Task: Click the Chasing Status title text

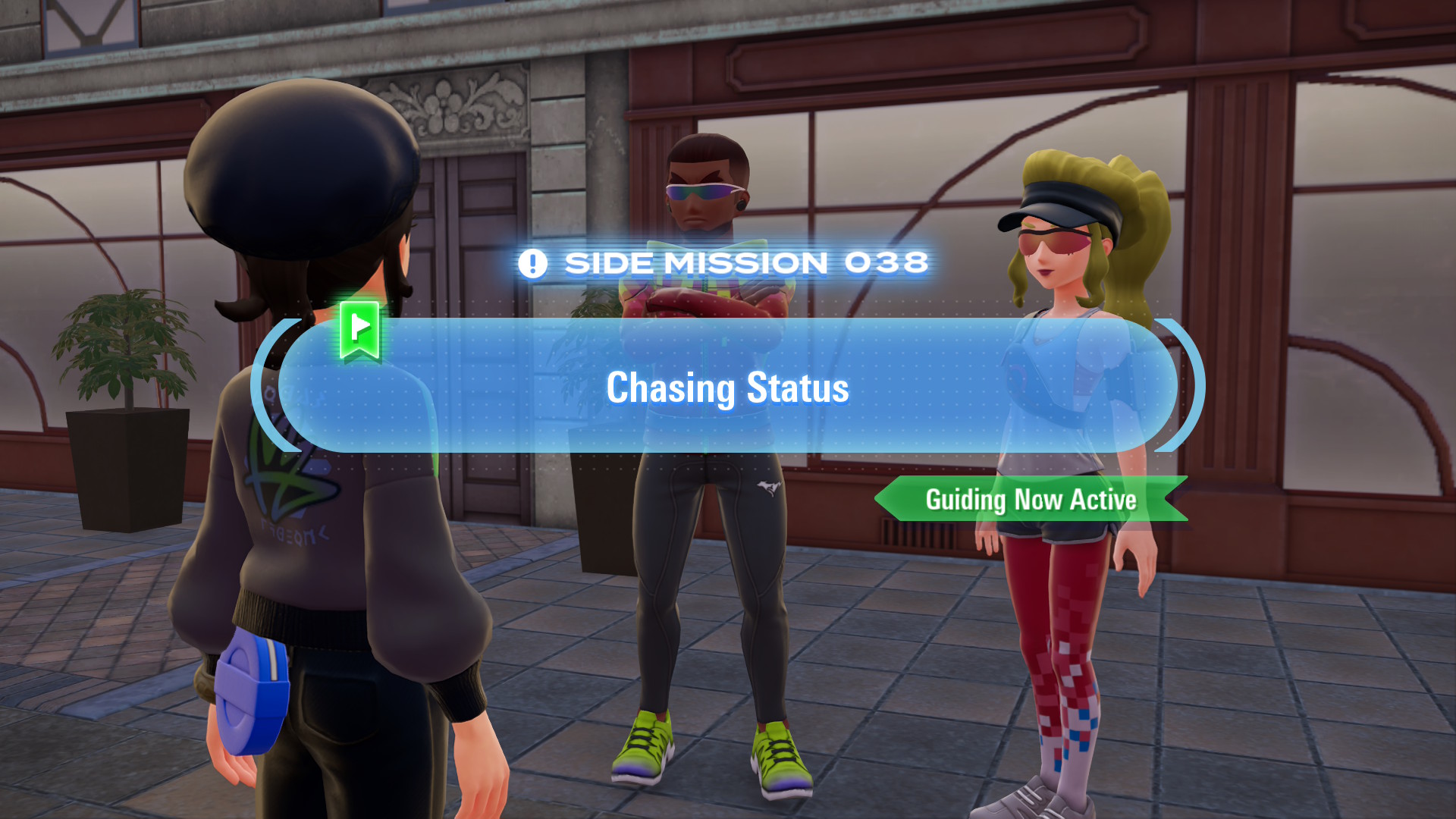Action: 726,388
